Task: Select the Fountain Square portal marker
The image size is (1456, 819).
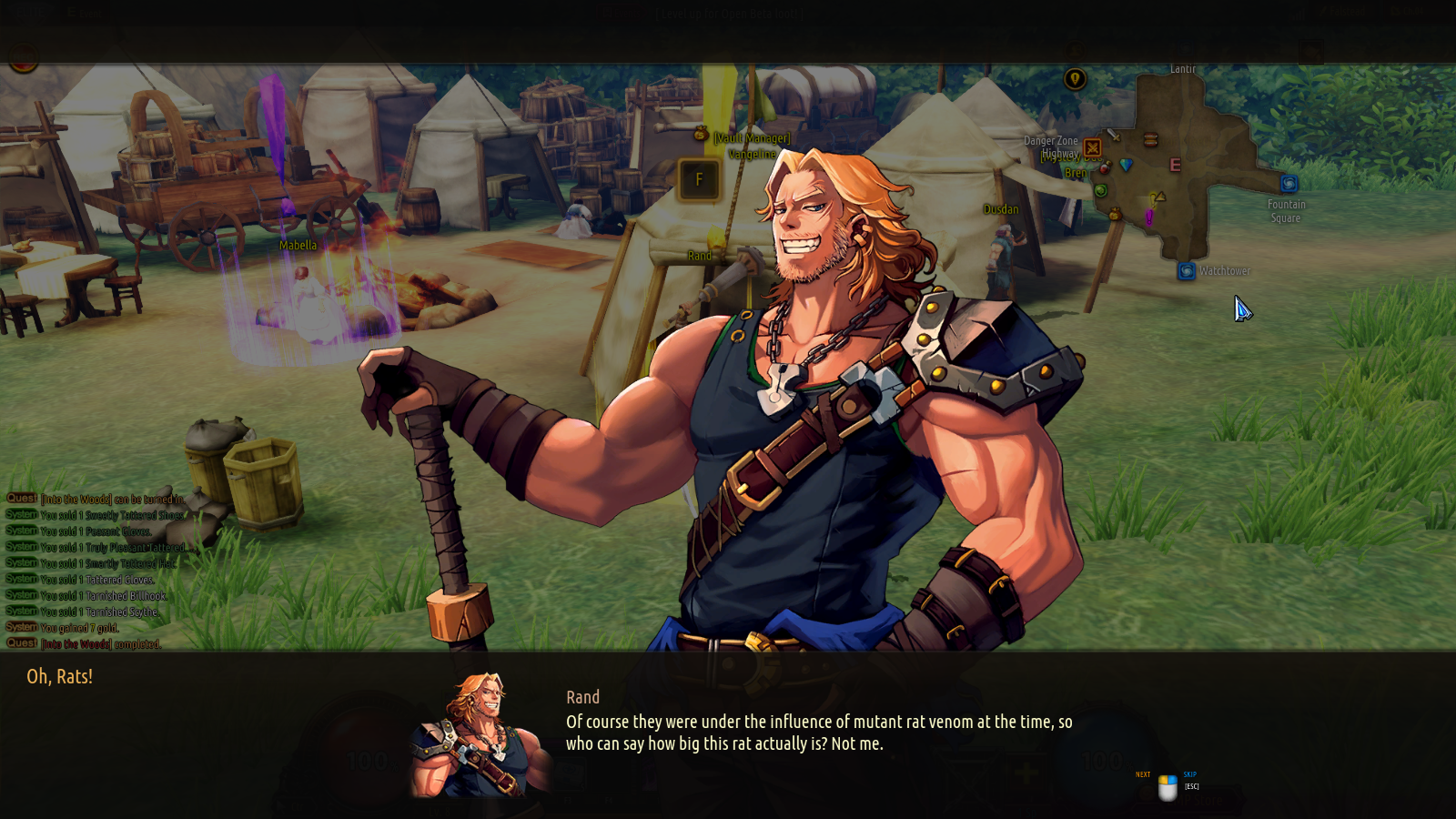Action: [x=1289, y=184]
